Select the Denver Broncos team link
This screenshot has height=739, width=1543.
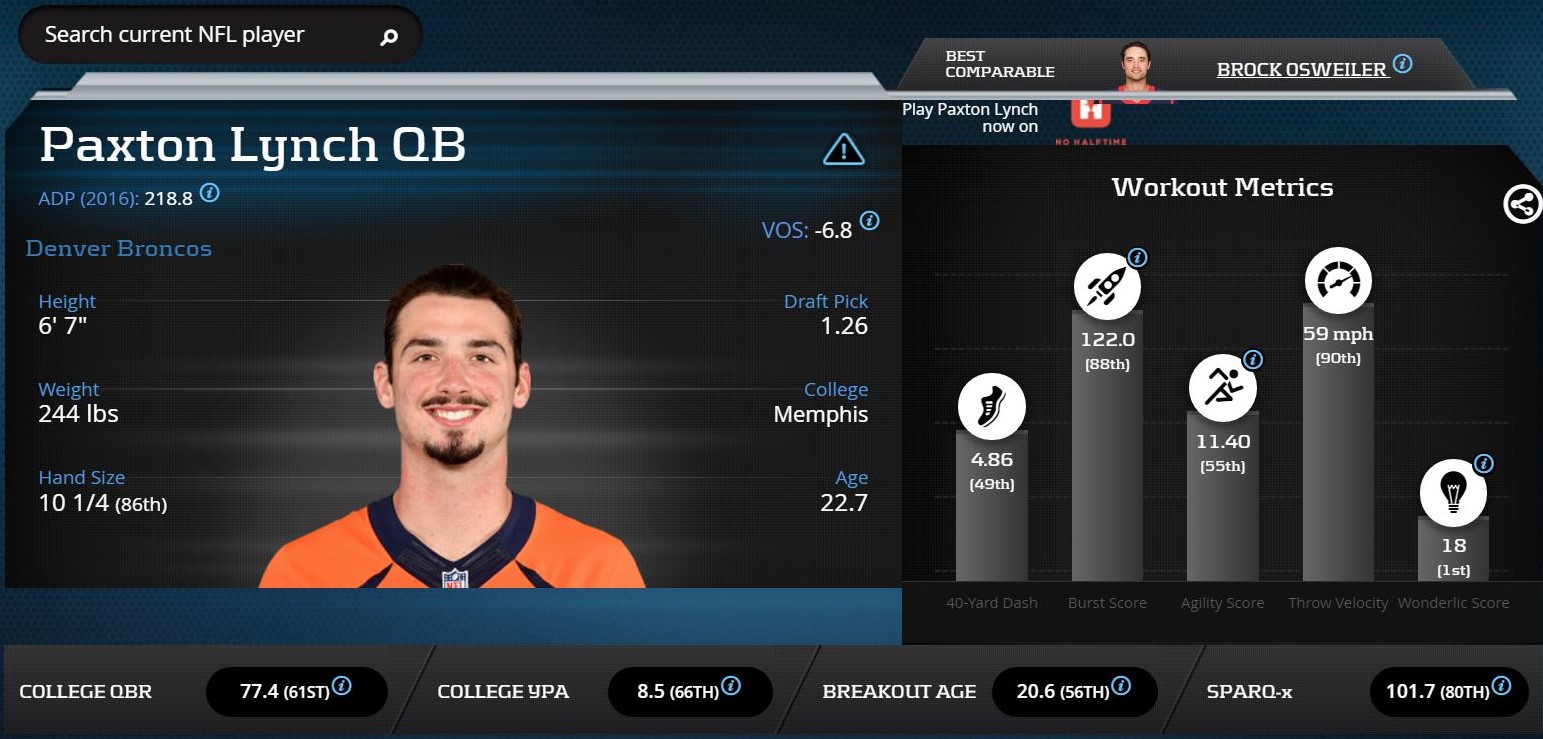[119, 249]
